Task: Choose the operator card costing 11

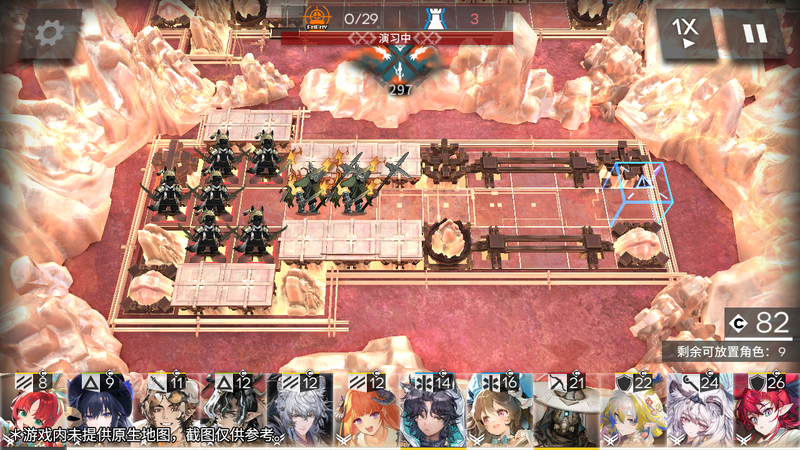Action: pos(167,412)
